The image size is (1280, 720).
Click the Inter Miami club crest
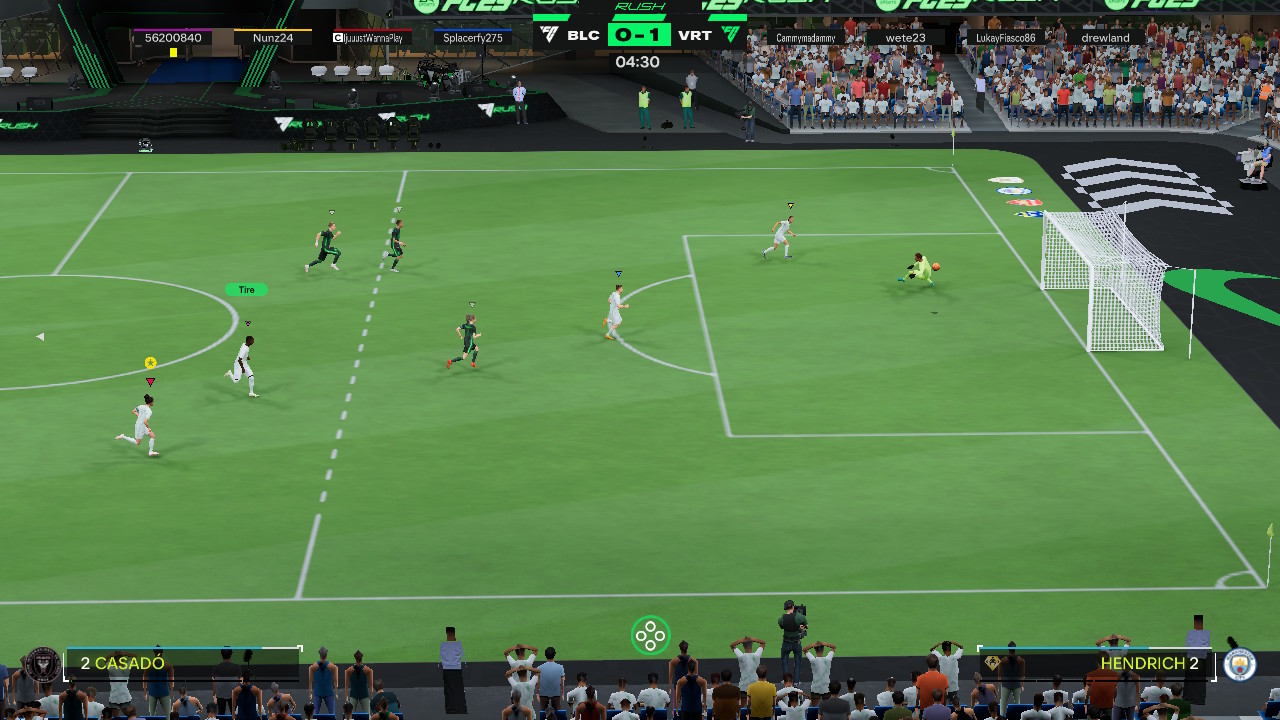click(x=42, y=663)
